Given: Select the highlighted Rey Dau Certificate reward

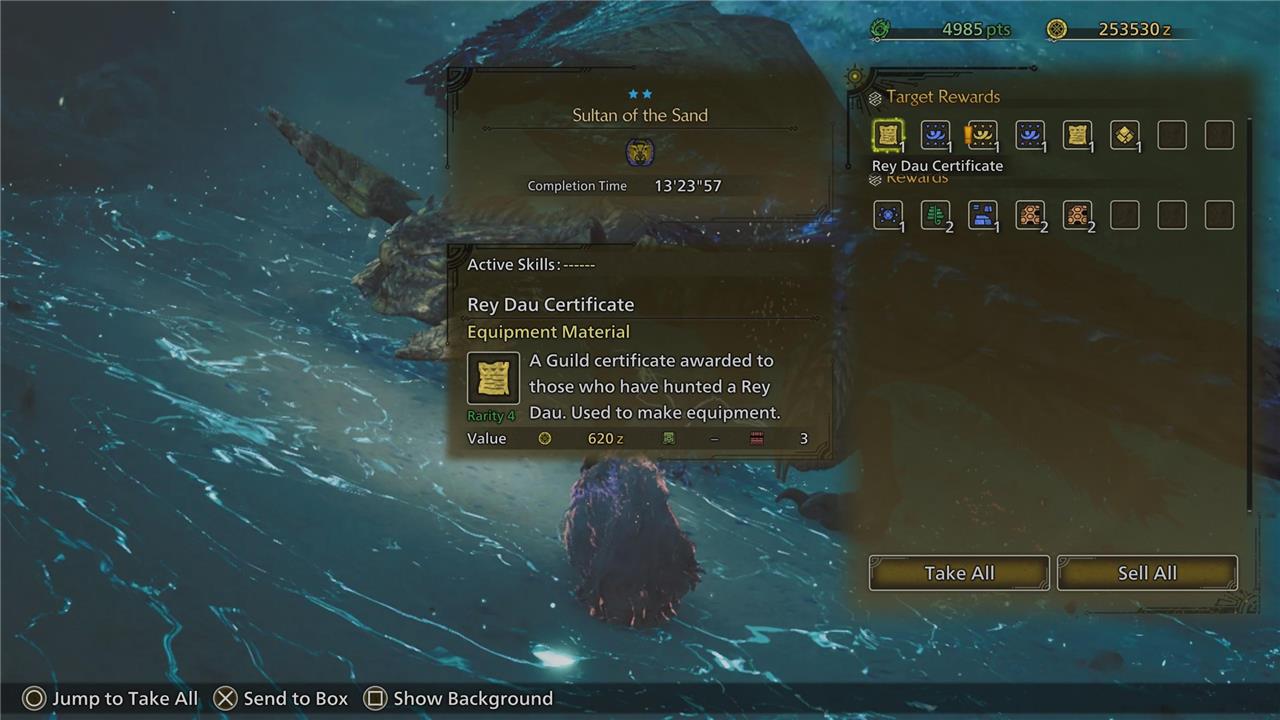Looking at the screenshot, I should 888,135.
